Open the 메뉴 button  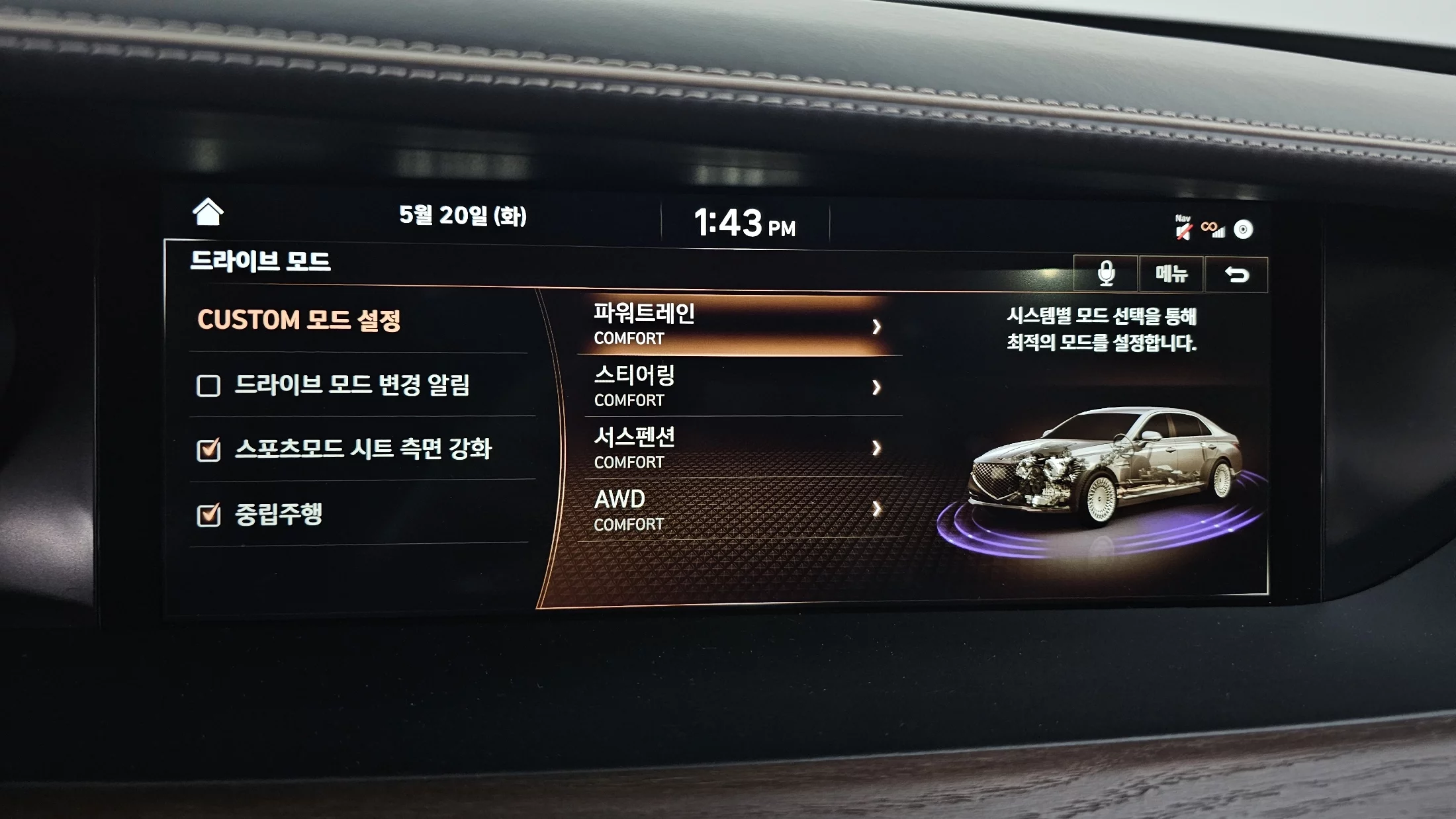[1171, 273]
